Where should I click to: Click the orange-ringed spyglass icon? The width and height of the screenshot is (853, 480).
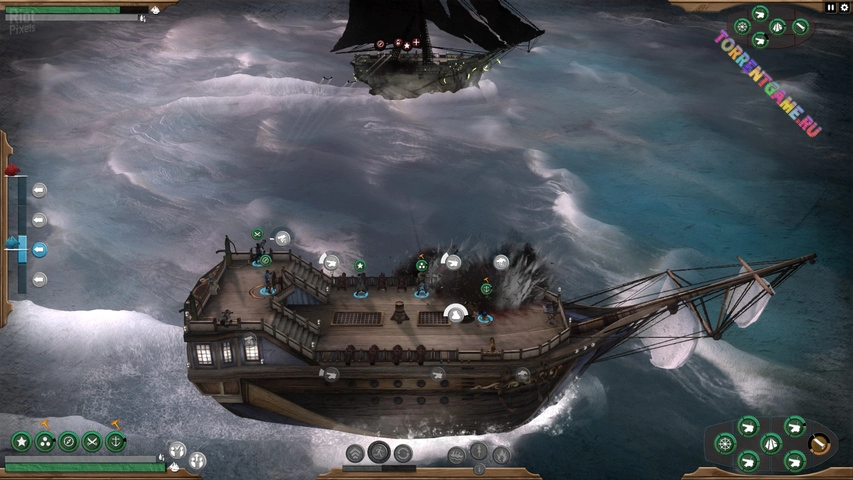pos(820,443)
